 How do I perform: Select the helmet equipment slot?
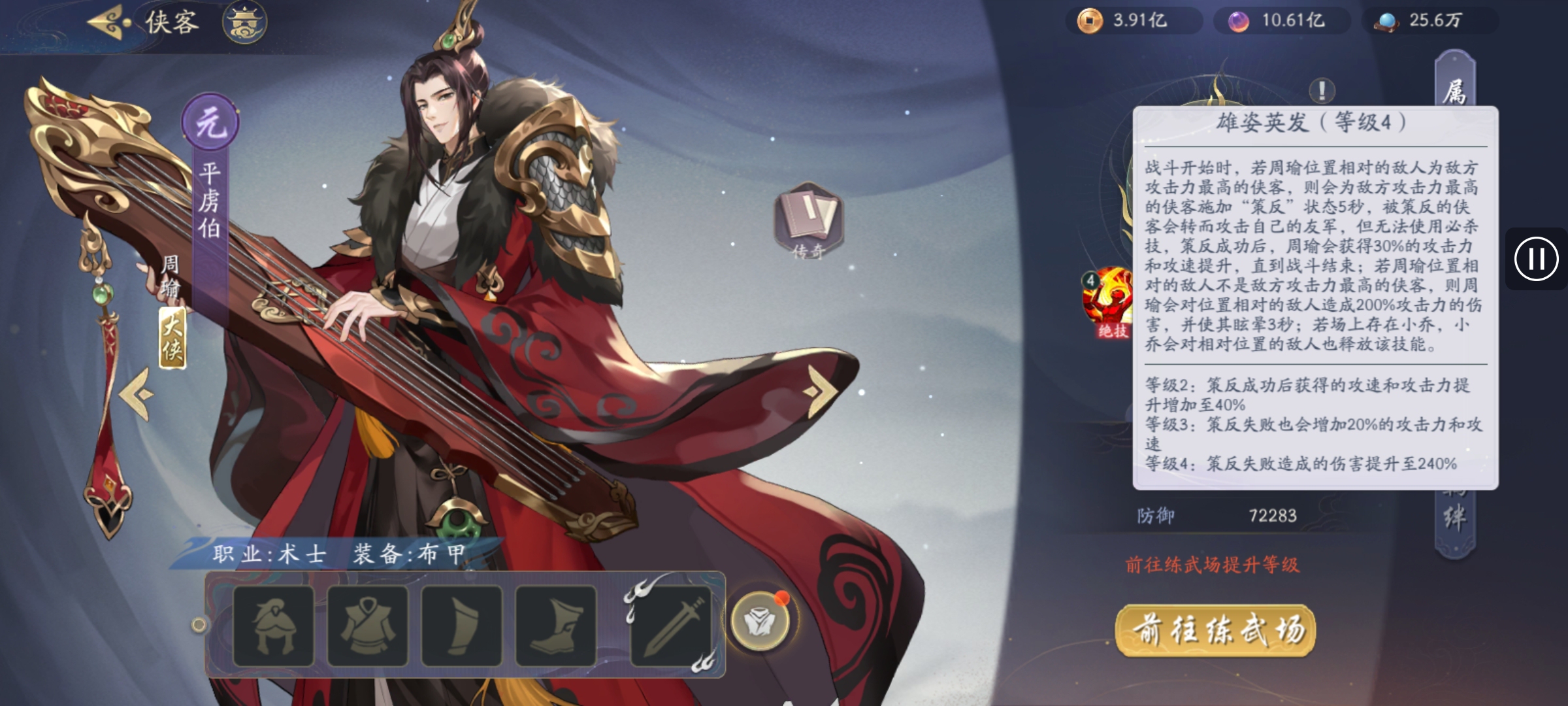coord(273,626)
